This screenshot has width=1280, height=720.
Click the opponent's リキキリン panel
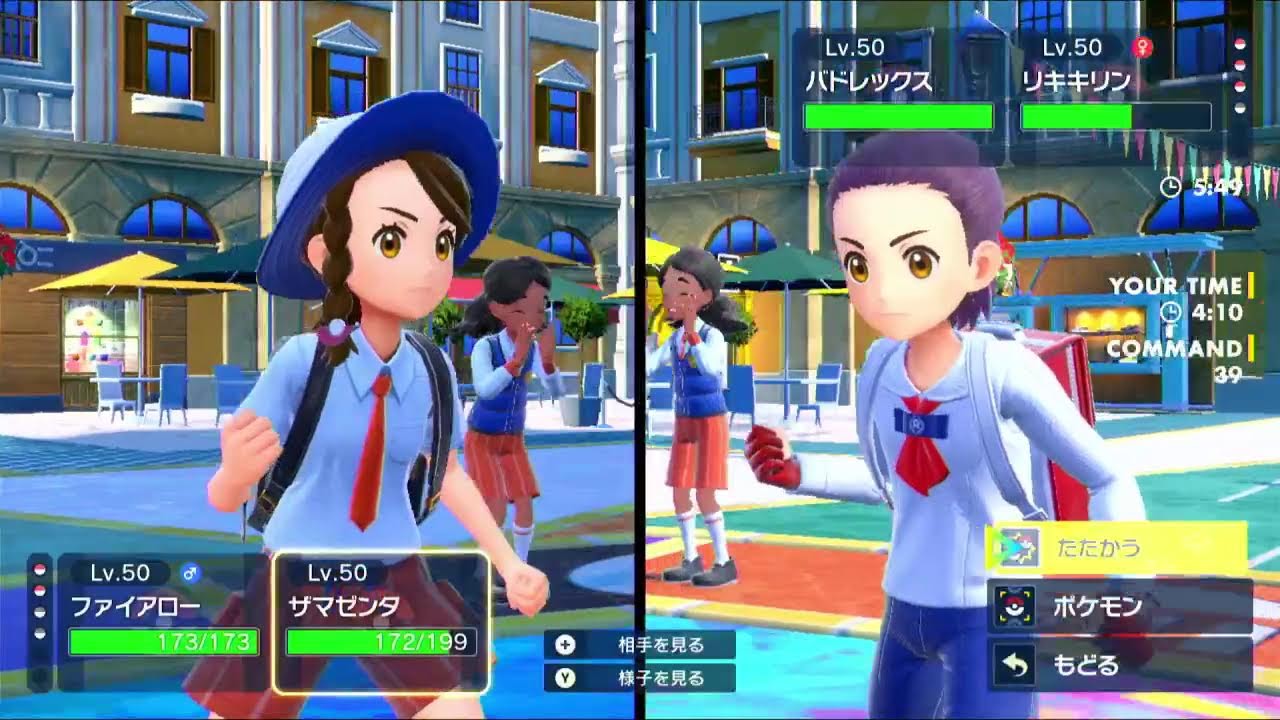pyautogui.click(x=1115, y=95)
